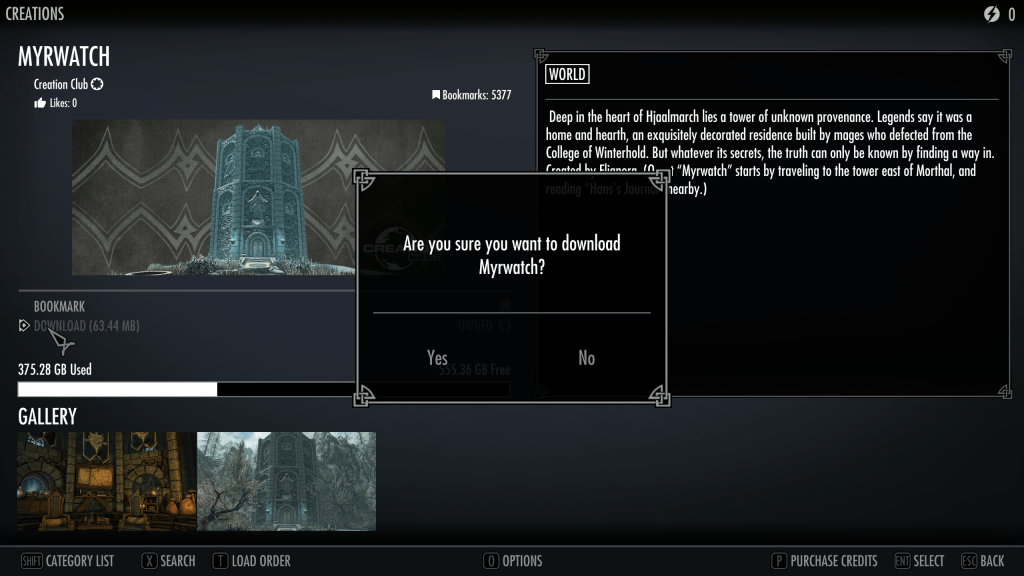Open Search from the bottom bar

coord(168,561)
